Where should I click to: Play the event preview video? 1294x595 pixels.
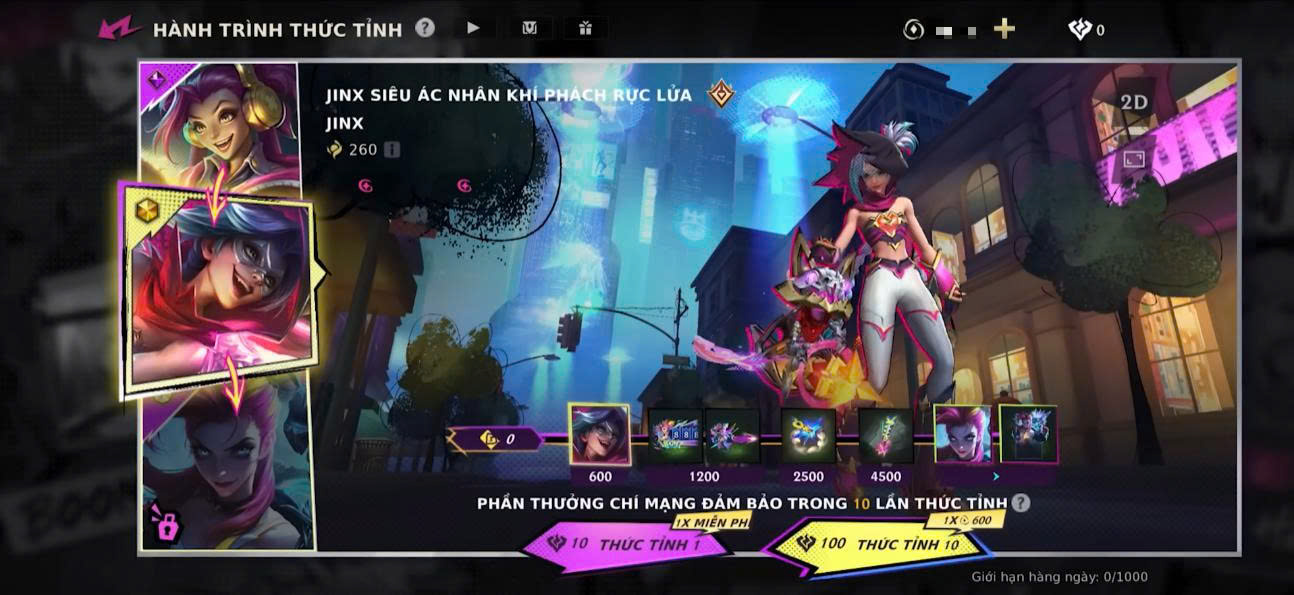click(474, 28)
